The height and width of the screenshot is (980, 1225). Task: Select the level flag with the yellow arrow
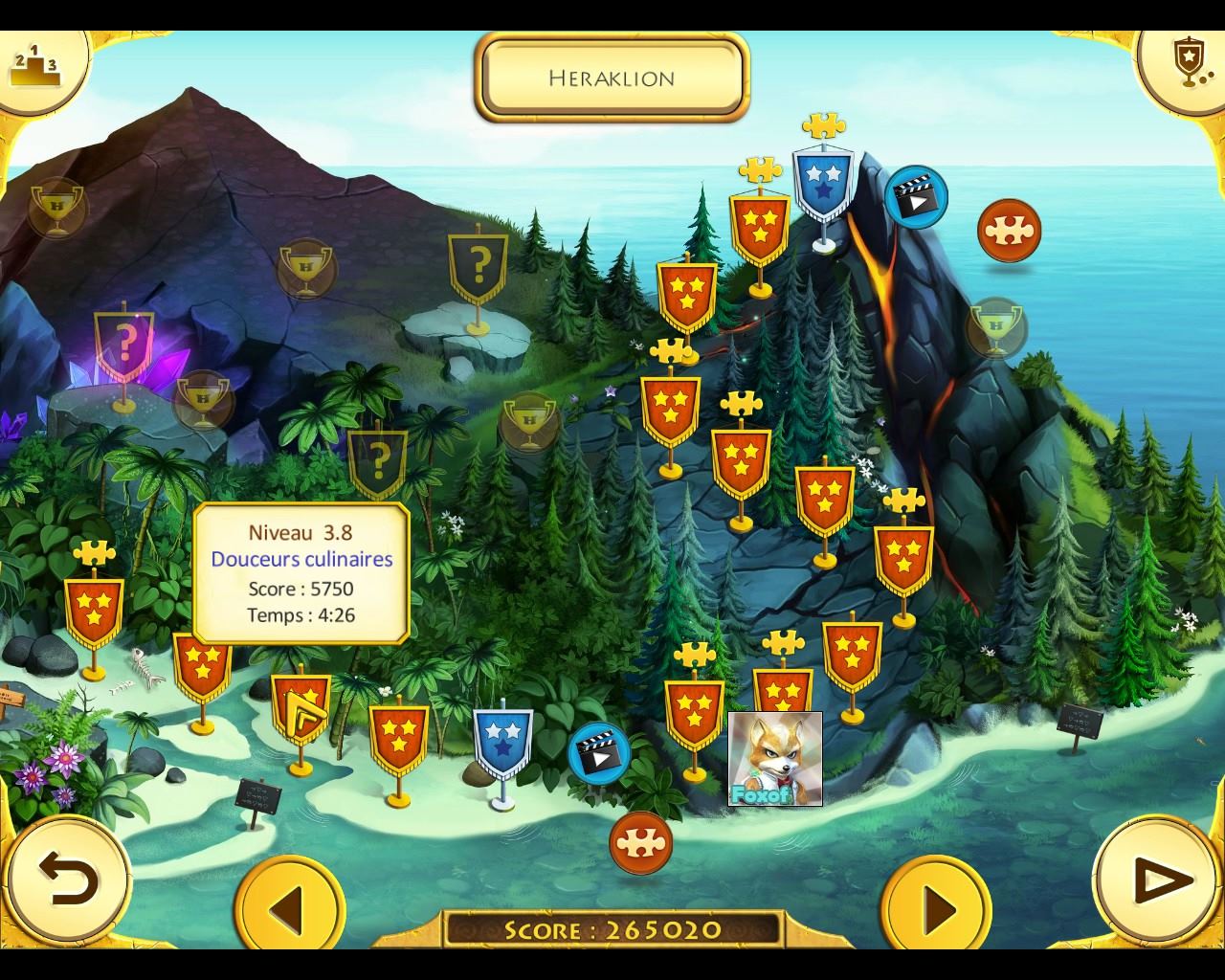click(x=301, y=708)
